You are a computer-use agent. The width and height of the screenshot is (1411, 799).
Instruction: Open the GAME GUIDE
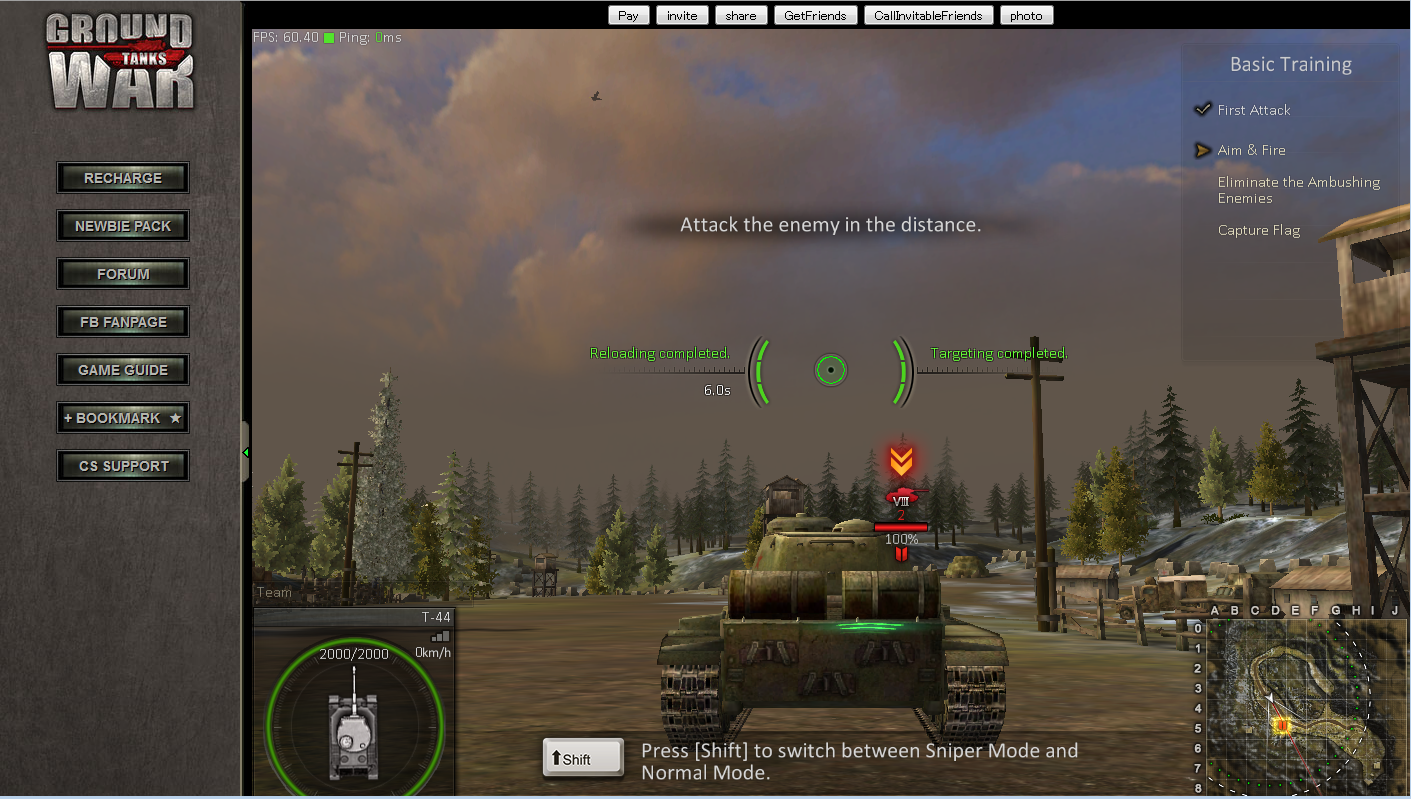pyautogui.click(x=123, y=370)
